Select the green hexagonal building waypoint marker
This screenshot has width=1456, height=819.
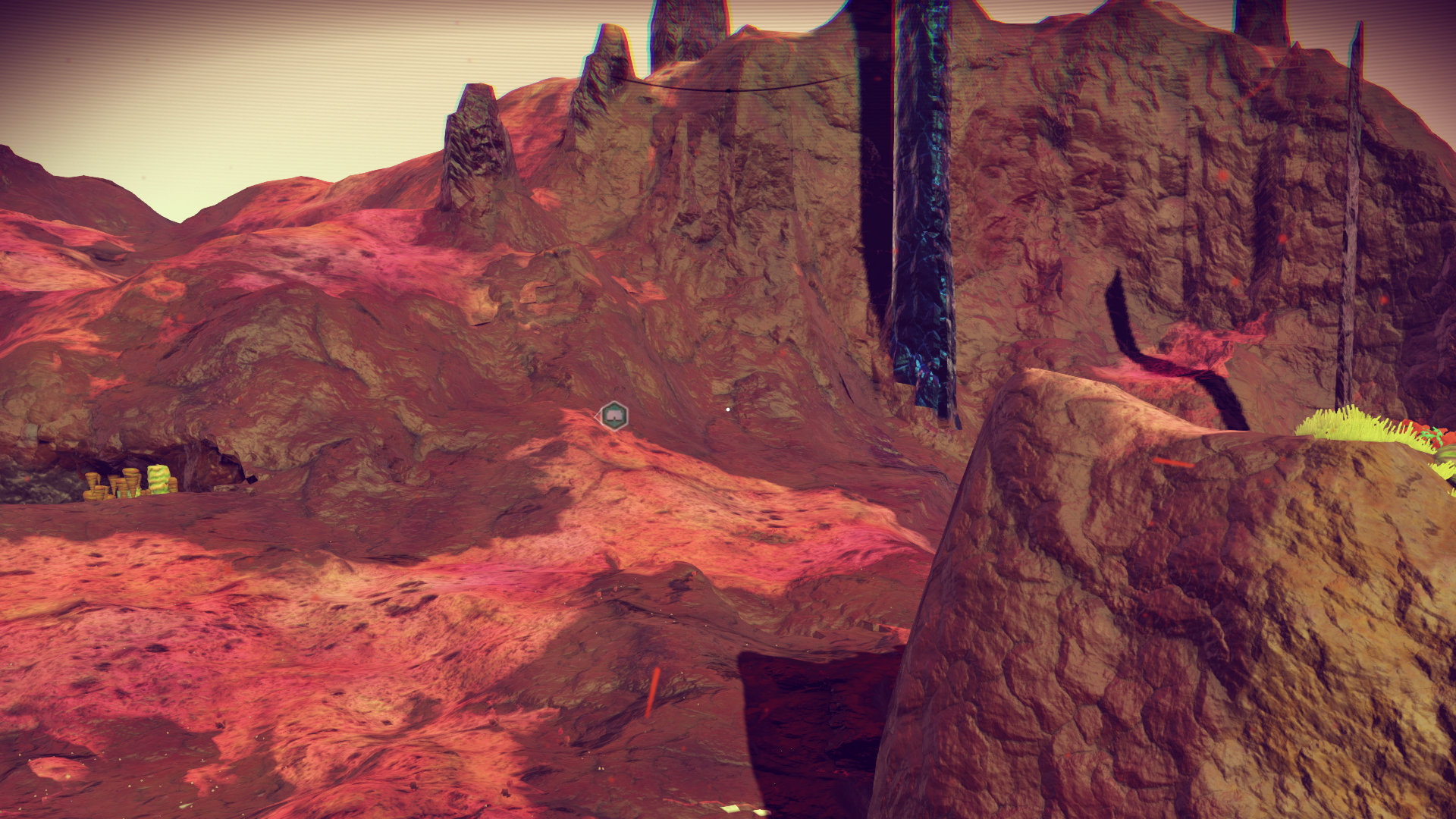613,416
